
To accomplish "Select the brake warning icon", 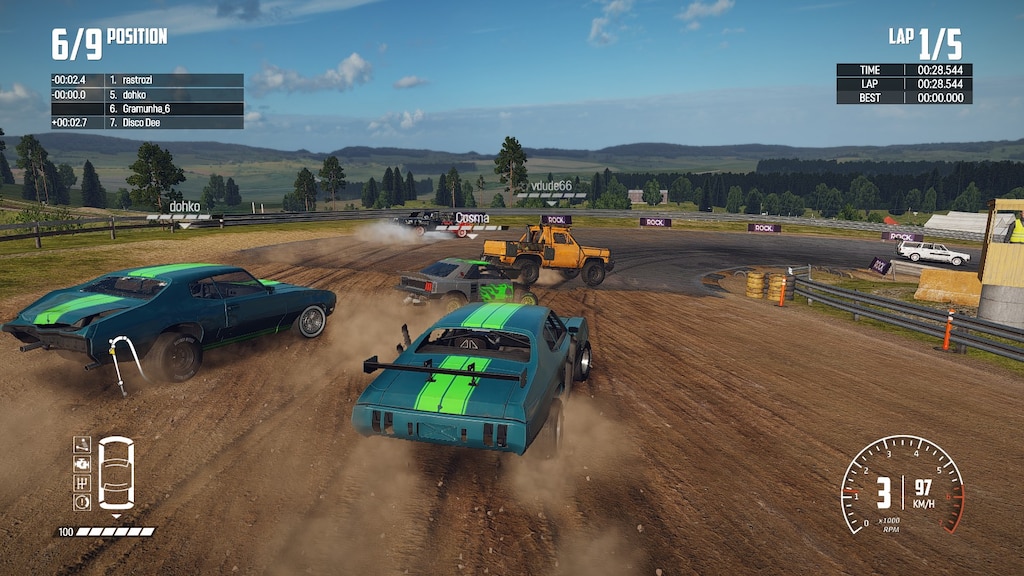I will pyautogui.click(x=82, y=502).
